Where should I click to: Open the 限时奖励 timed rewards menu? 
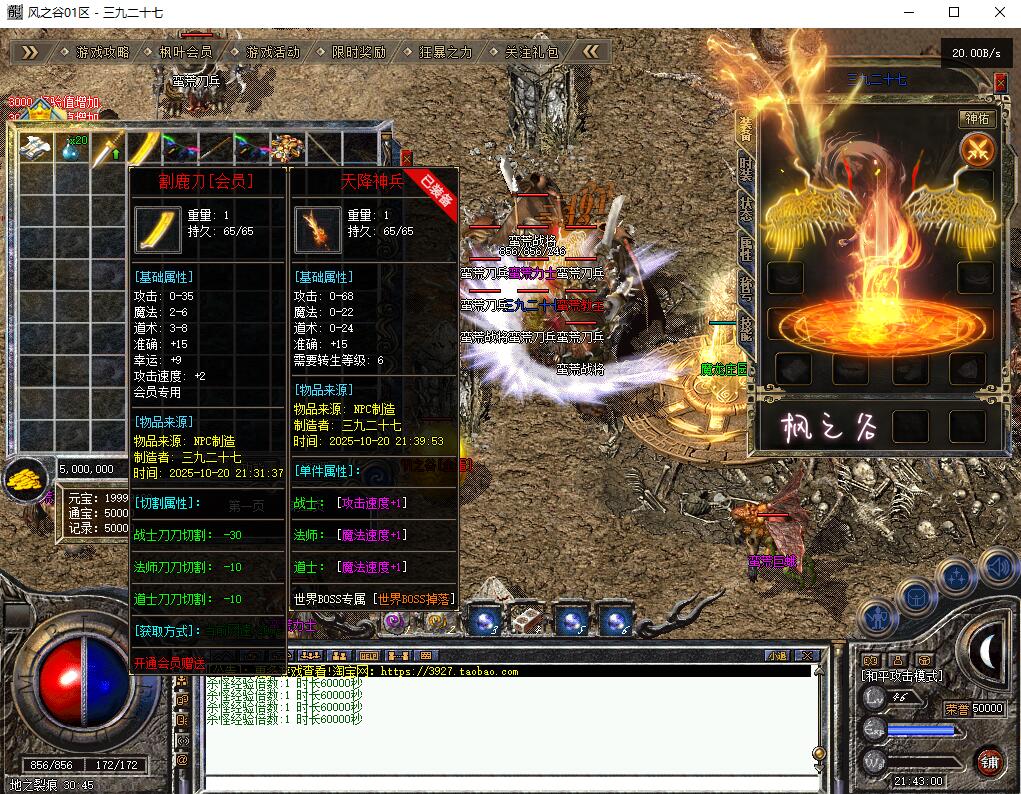[358, 52]
